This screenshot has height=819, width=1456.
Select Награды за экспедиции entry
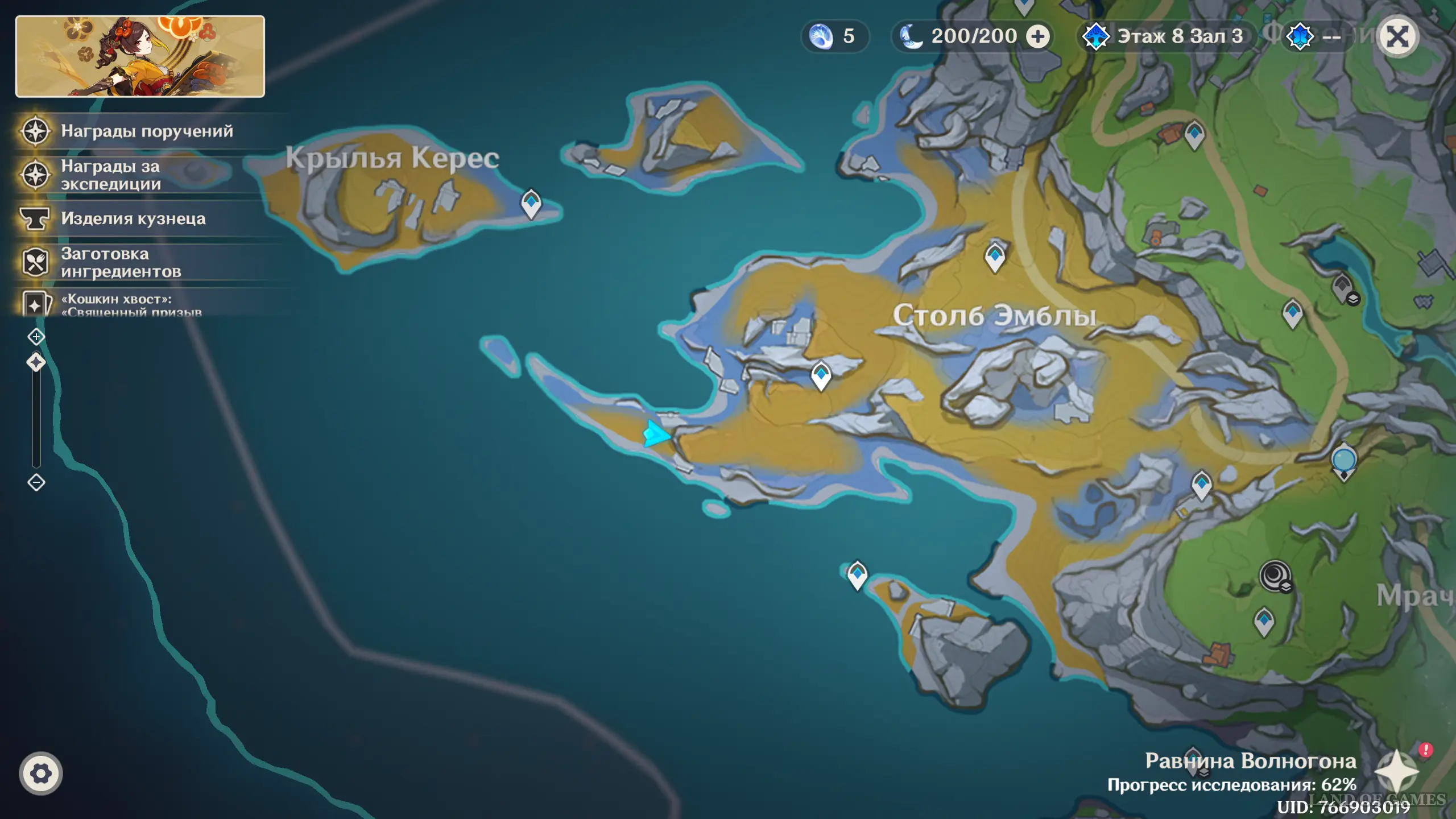click(111, 175)
